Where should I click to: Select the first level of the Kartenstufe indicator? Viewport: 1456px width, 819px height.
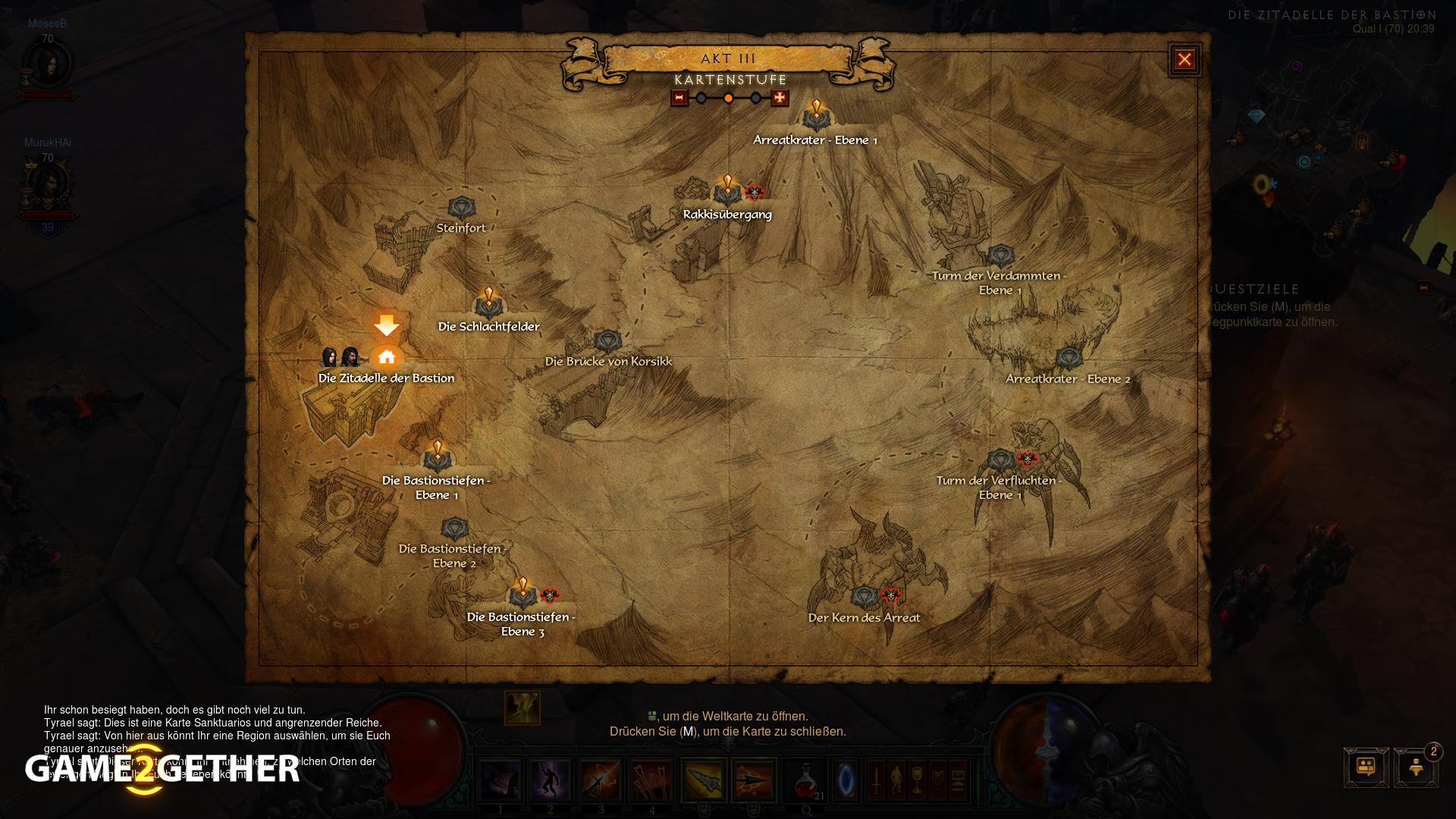[701, 98]
